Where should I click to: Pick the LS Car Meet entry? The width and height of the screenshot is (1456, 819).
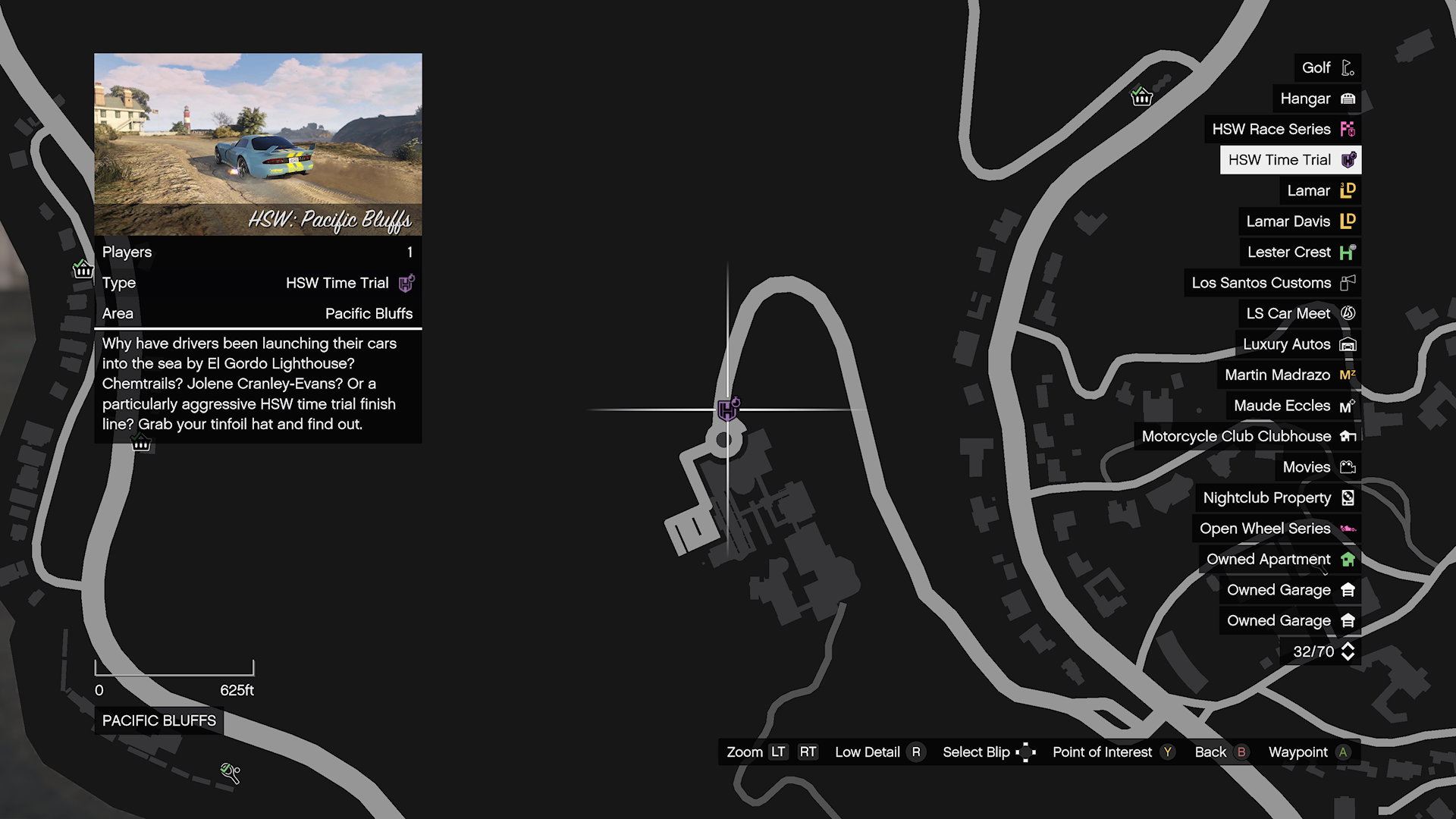tap(1299, 313)
